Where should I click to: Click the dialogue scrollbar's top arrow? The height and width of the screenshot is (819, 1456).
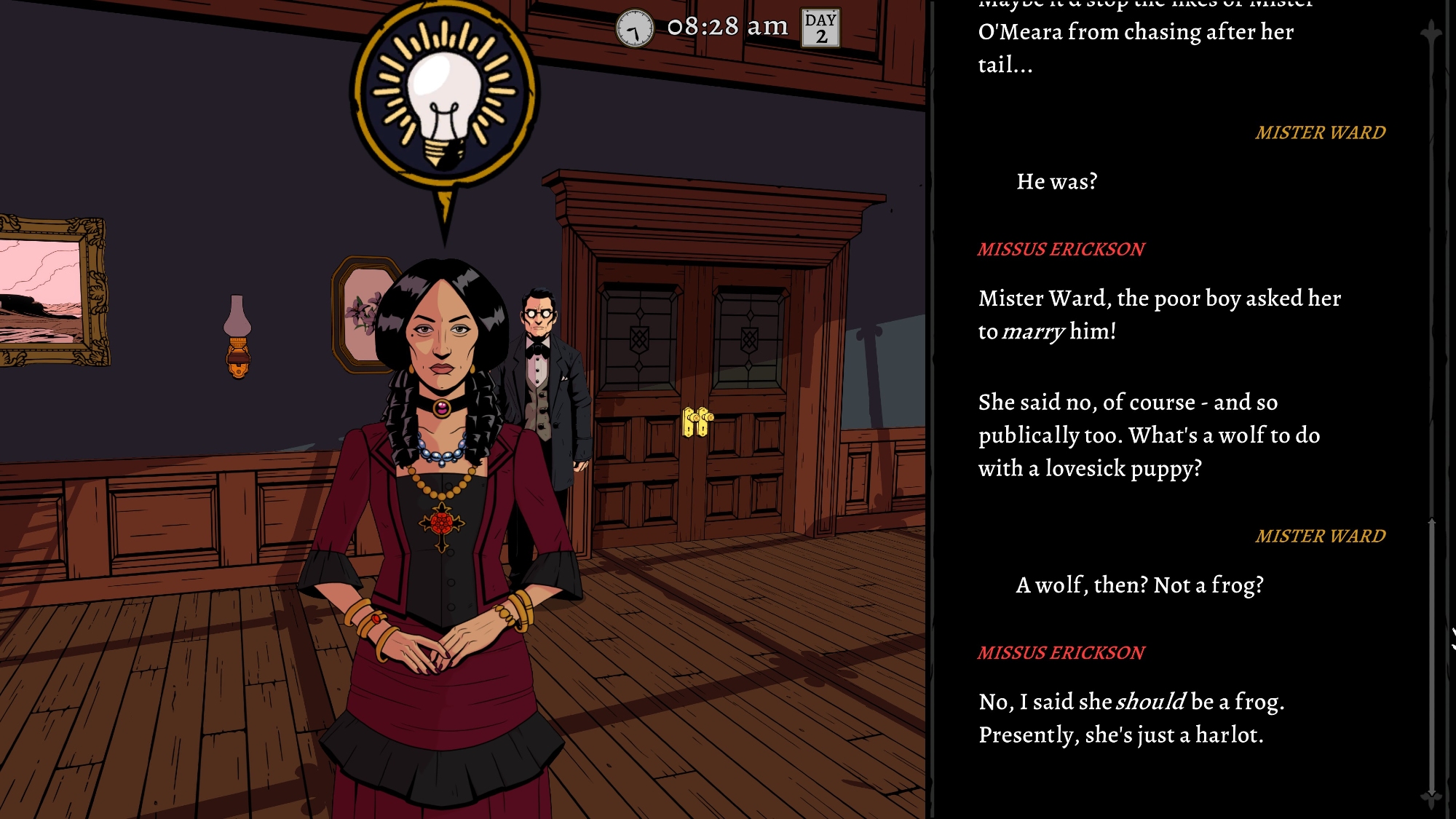[1431, 33]
